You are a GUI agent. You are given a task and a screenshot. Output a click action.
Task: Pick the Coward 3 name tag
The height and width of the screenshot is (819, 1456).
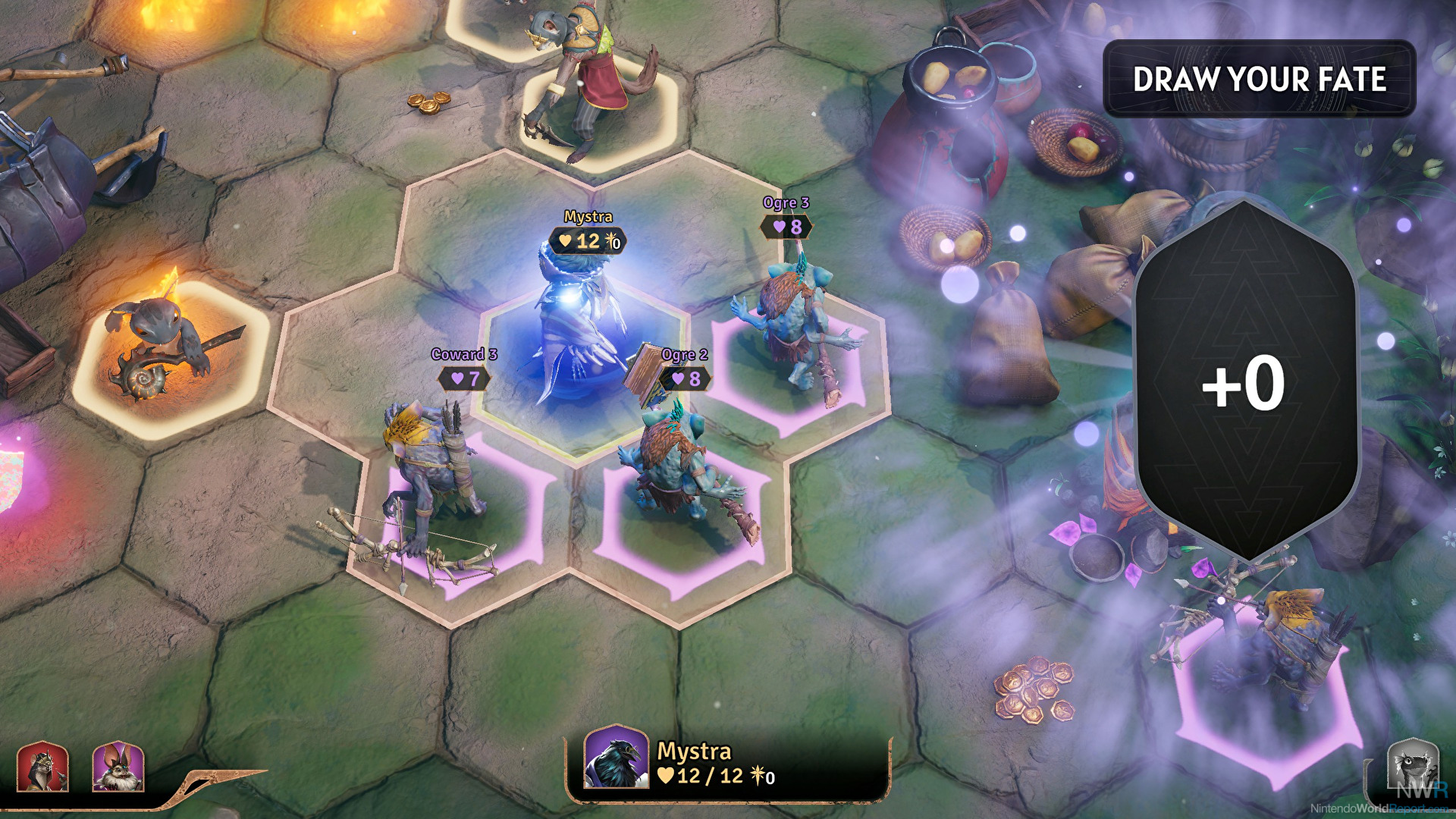pos(463,354)
